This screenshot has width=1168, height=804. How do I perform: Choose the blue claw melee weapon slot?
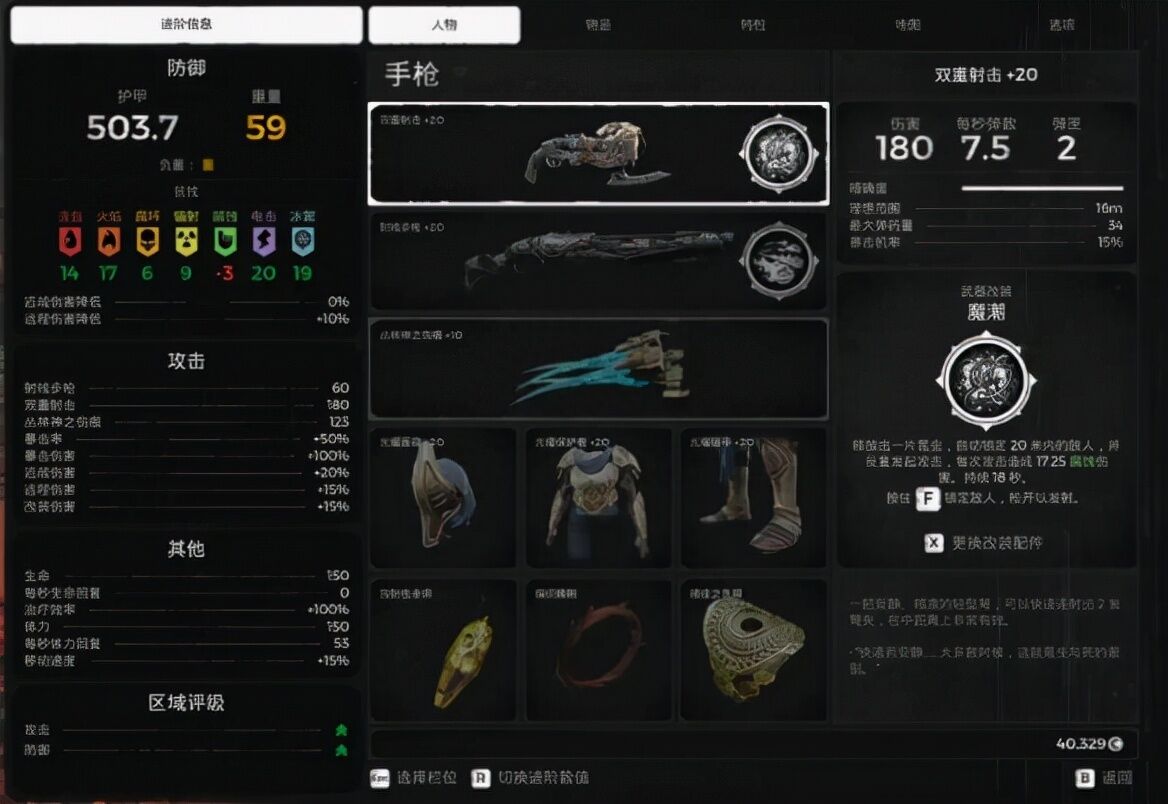pos(598,368)
